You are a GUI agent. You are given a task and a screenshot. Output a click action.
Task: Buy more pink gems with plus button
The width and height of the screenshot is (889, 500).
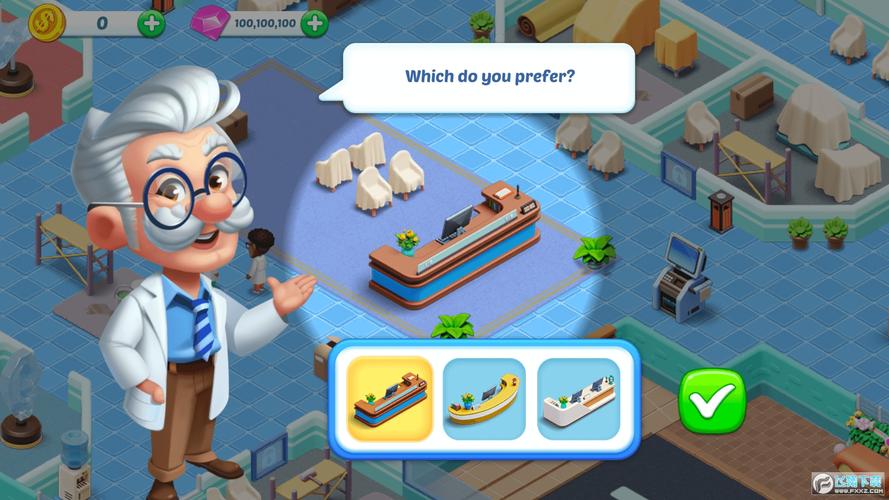point(315,21)
